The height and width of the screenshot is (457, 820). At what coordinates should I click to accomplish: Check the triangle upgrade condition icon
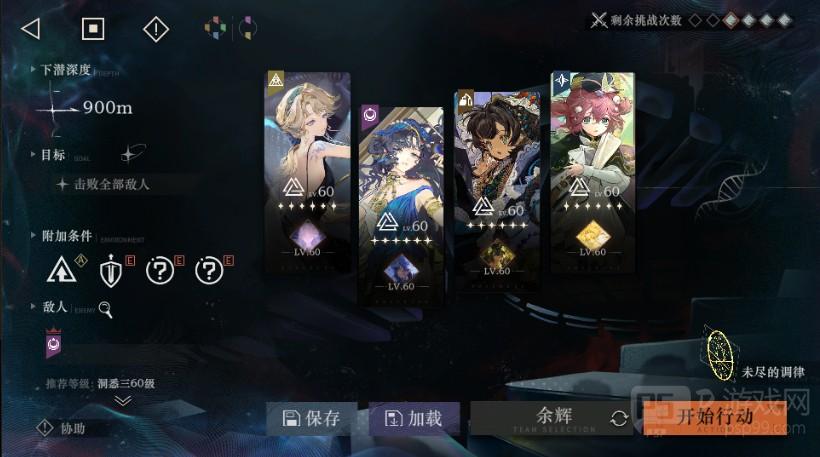coord(61,270)
